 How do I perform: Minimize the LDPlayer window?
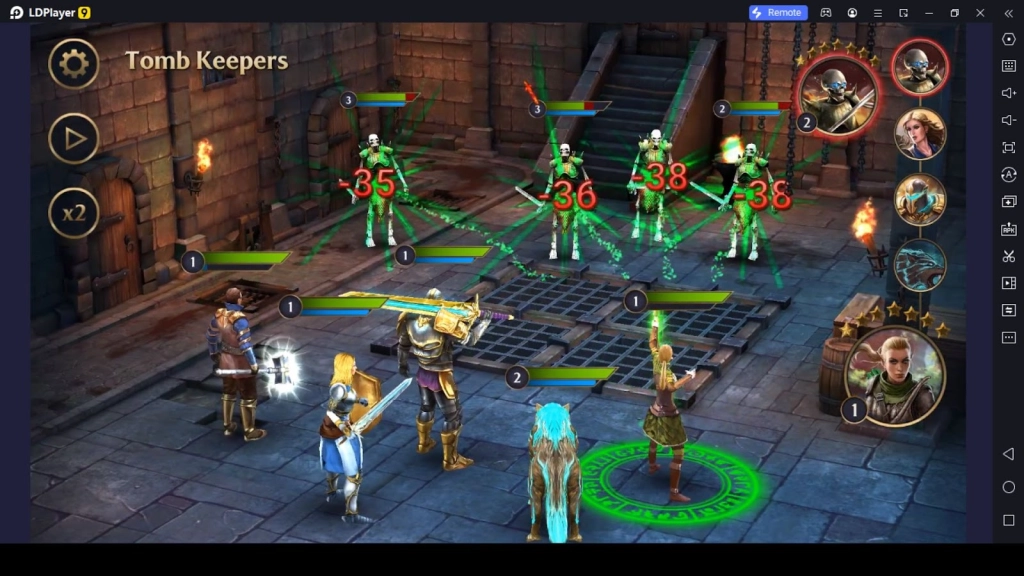click(928, 12)
